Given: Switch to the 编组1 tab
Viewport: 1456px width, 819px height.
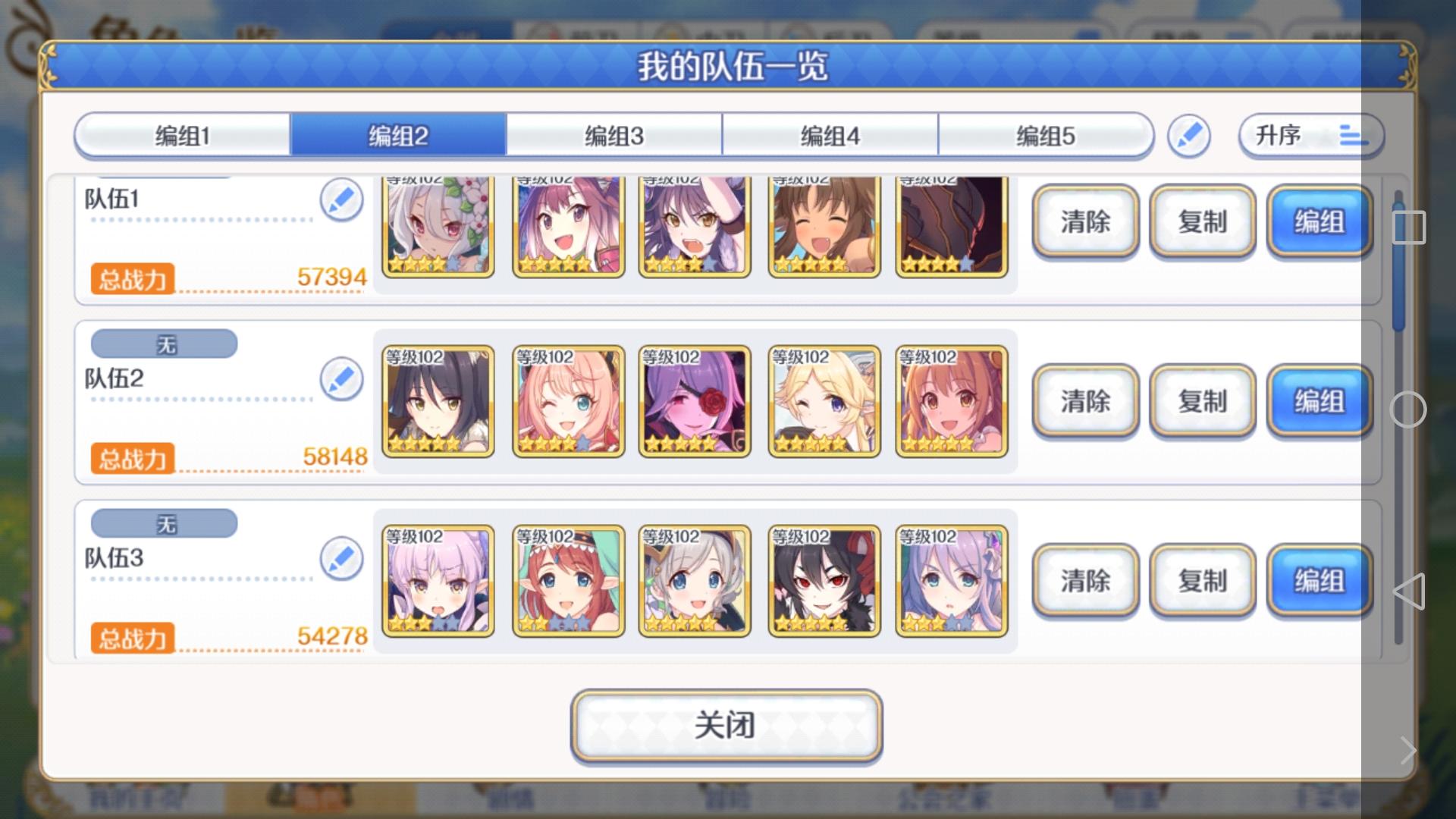Looking at the screenshot, I should pyautogui.click(x=182, y=134).
